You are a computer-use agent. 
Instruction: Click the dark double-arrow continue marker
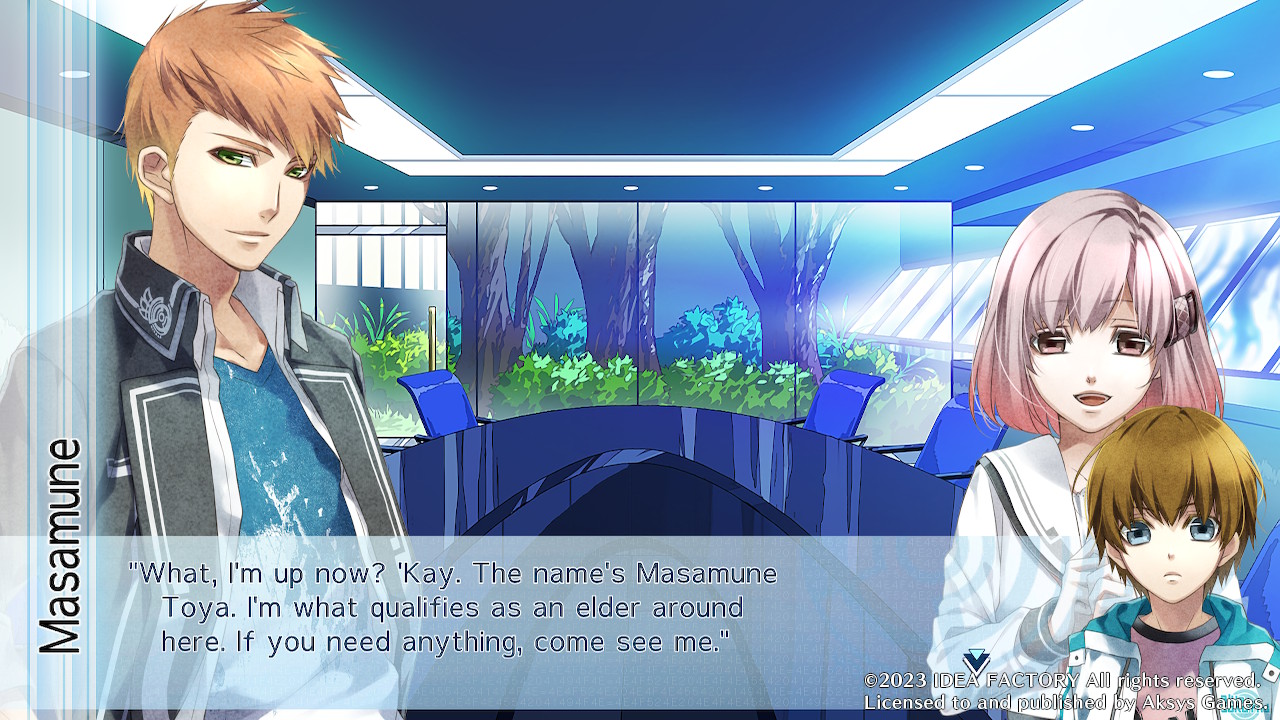coord(975,663)
